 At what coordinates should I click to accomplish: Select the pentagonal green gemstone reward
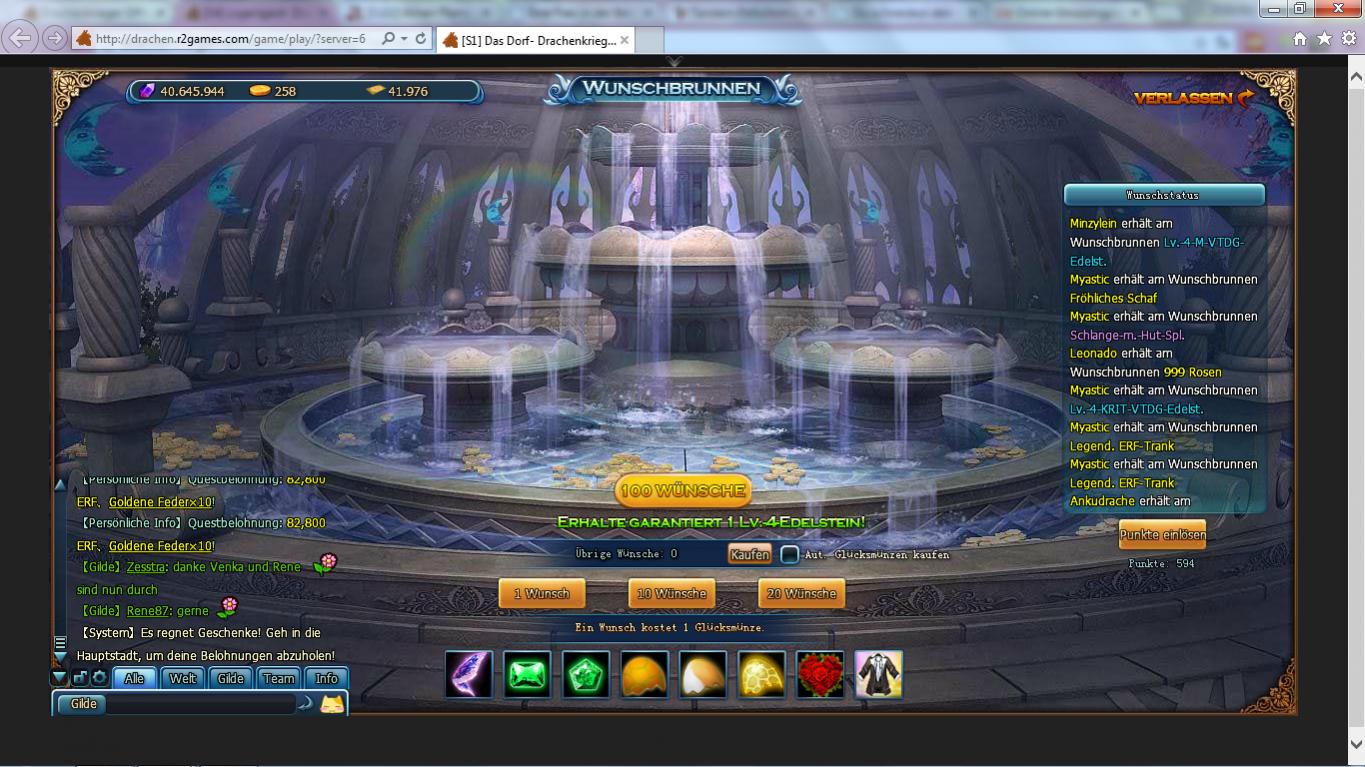(586, 674)
